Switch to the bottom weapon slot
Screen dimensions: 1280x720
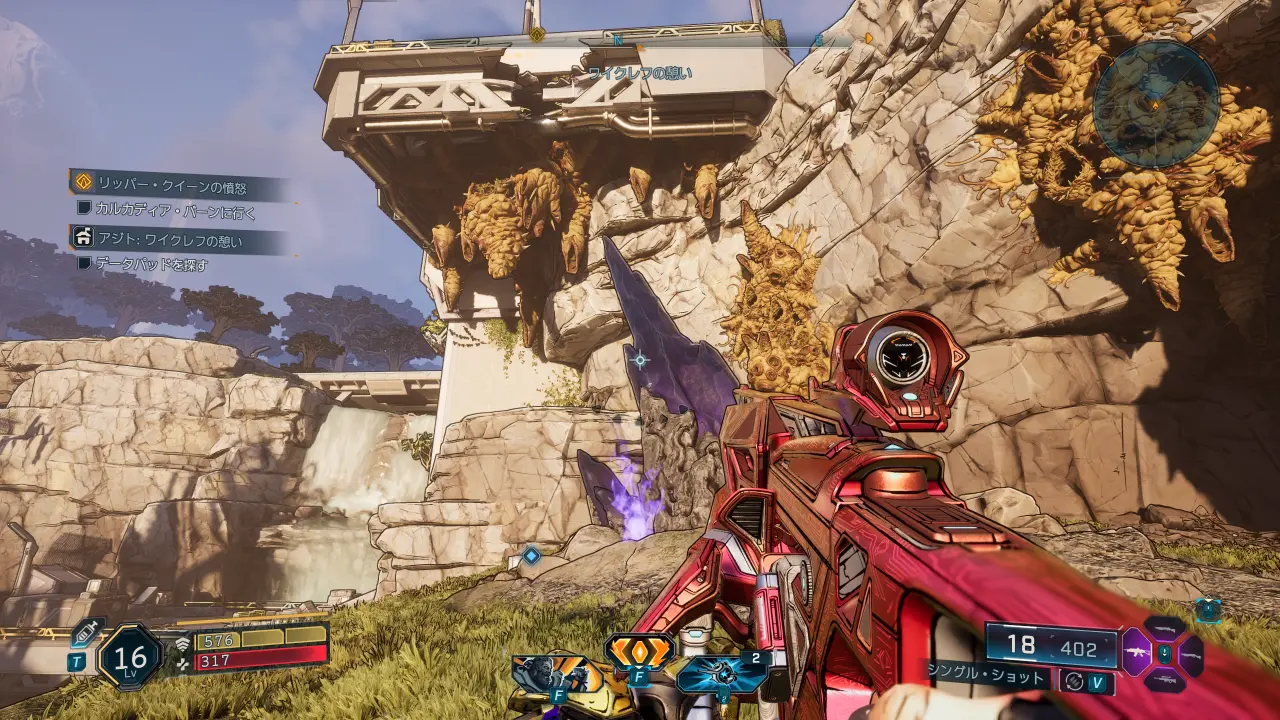[1165, 680]
